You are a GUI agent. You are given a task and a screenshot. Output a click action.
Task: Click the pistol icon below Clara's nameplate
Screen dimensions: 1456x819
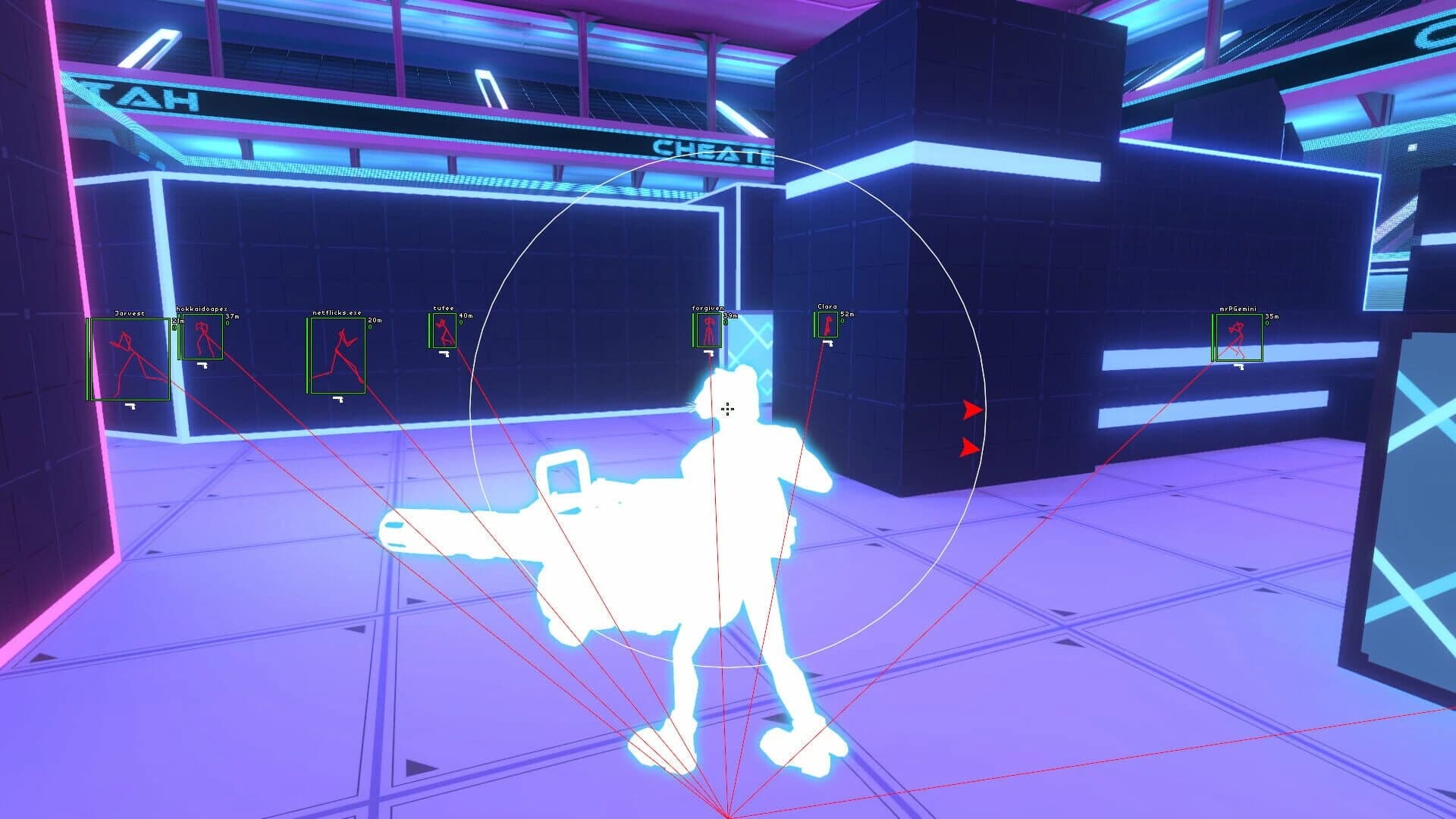click(x=827, y=343)
